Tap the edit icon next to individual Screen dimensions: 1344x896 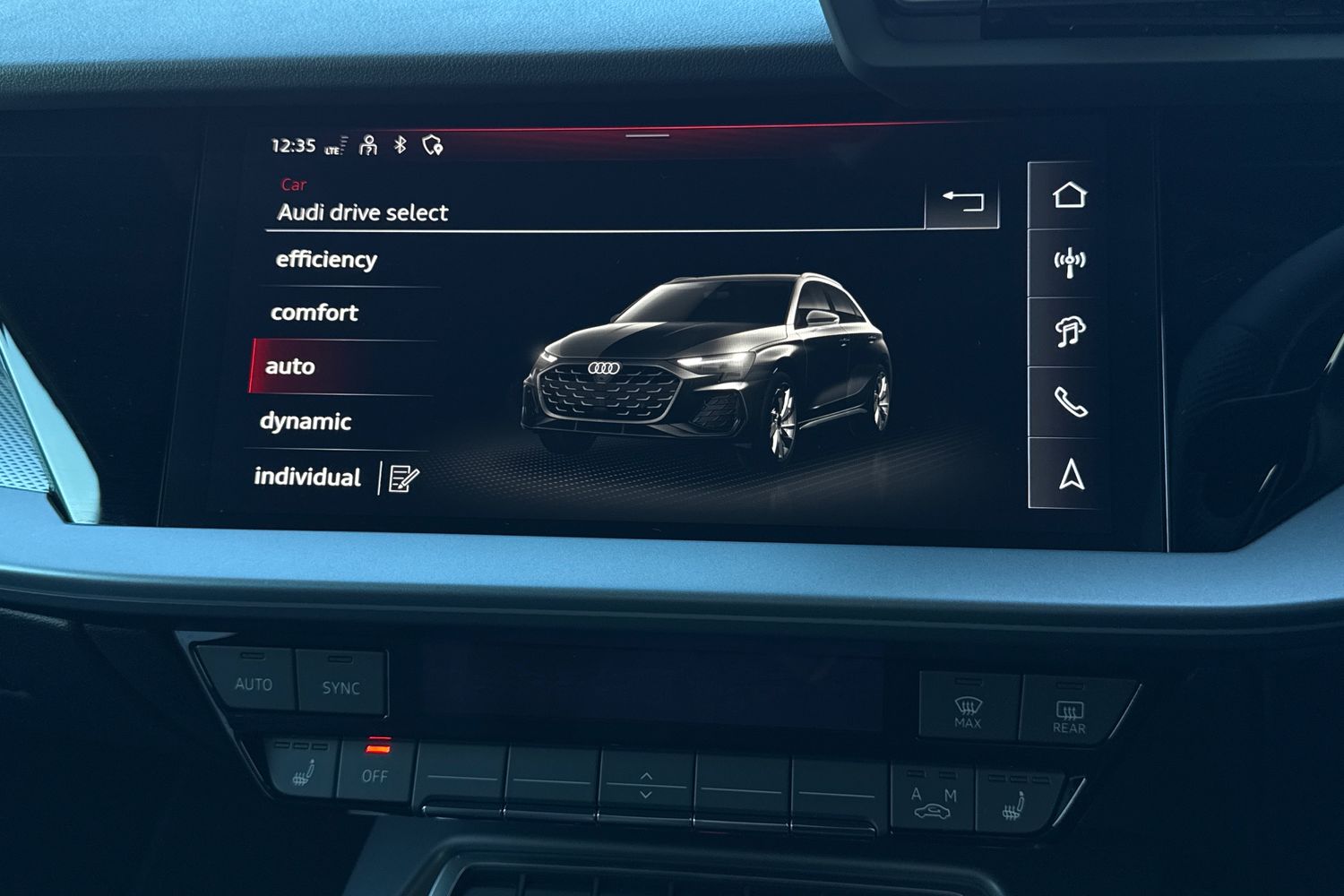[403, 478]
